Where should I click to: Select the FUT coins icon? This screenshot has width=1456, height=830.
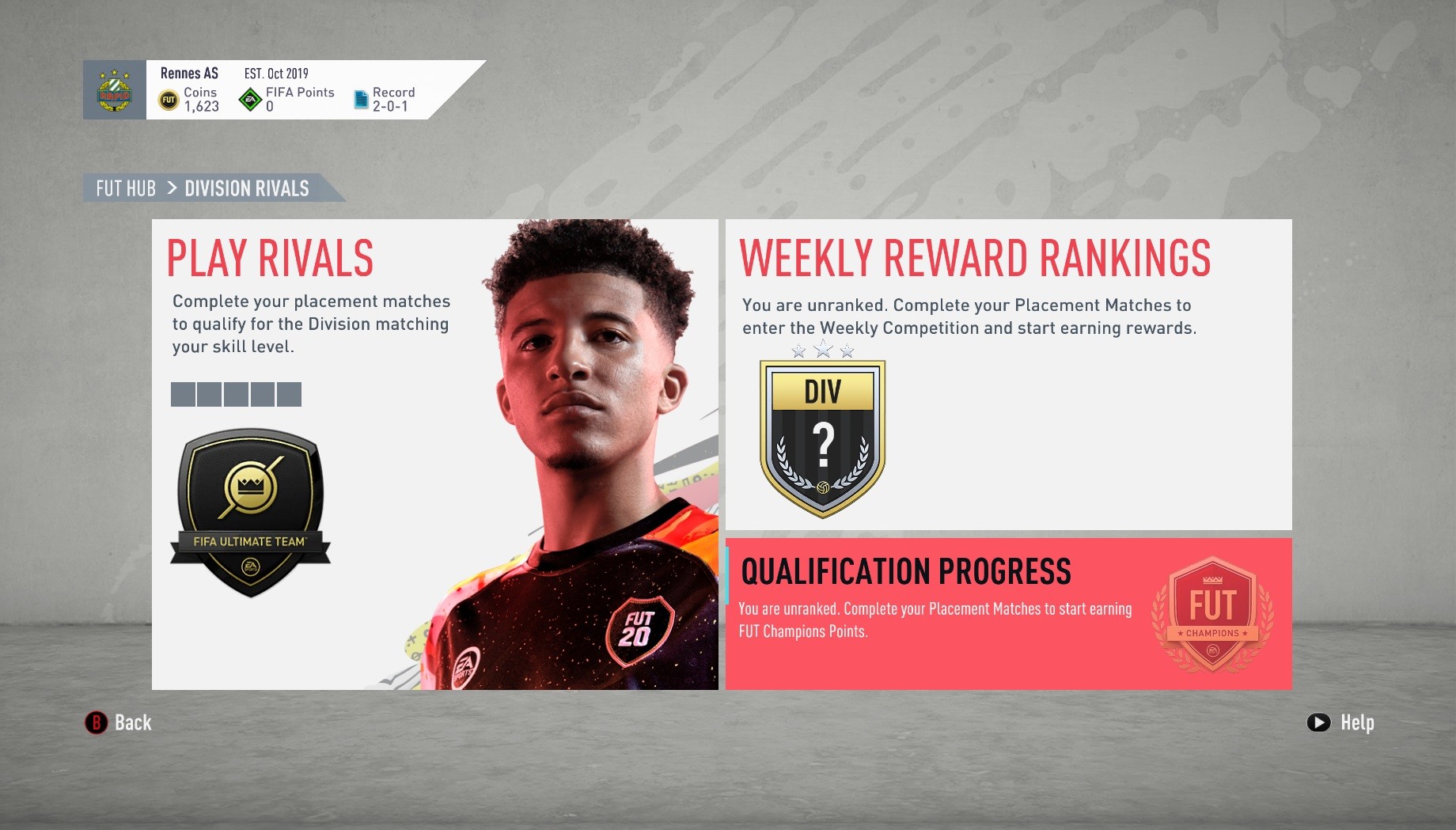(x=168, y=99)
